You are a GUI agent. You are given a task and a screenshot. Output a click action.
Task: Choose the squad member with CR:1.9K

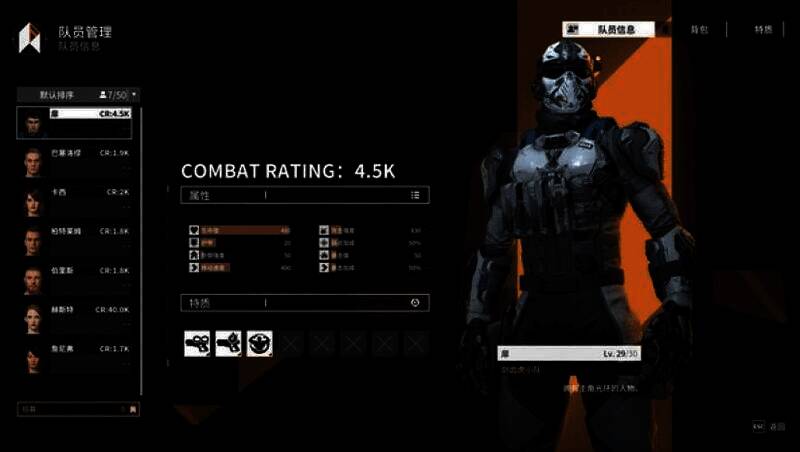click(x=78, y=161)
